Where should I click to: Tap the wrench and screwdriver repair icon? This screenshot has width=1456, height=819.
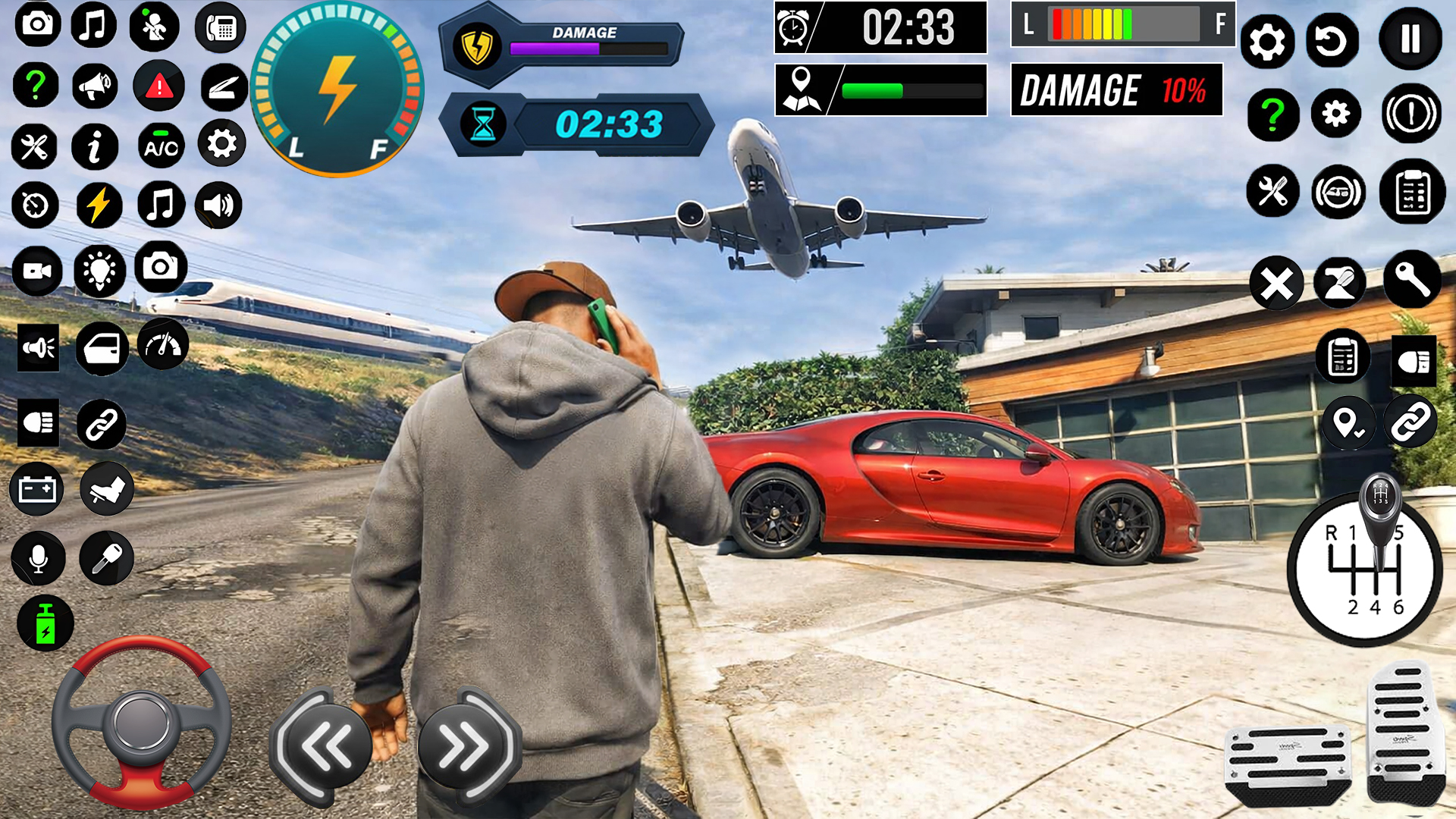[x=35, y=148]
